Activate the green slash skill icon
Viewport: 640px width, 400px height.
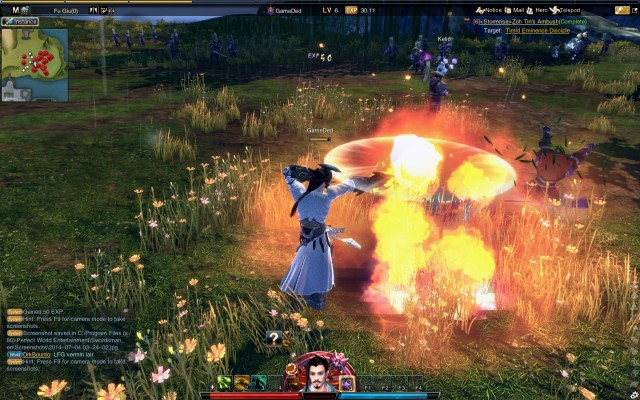[x=225, y=383]
